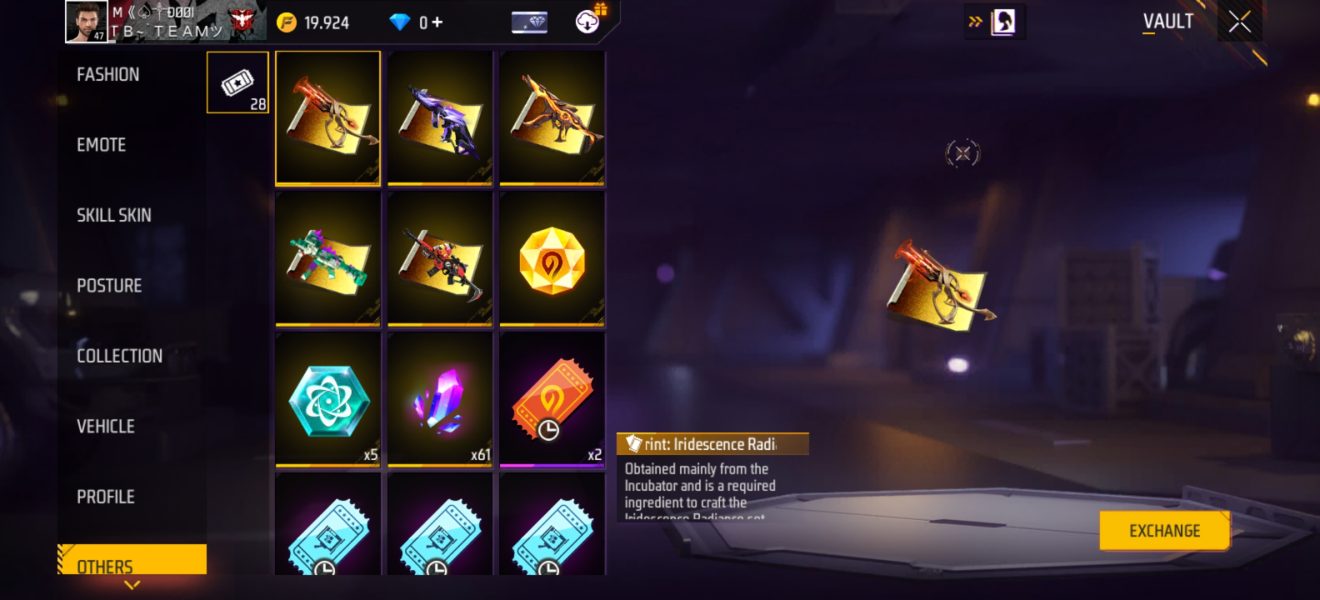Switch to the Vehicle tab
This screenshot has height=600, width=1320.
click(x=105, y=426)
